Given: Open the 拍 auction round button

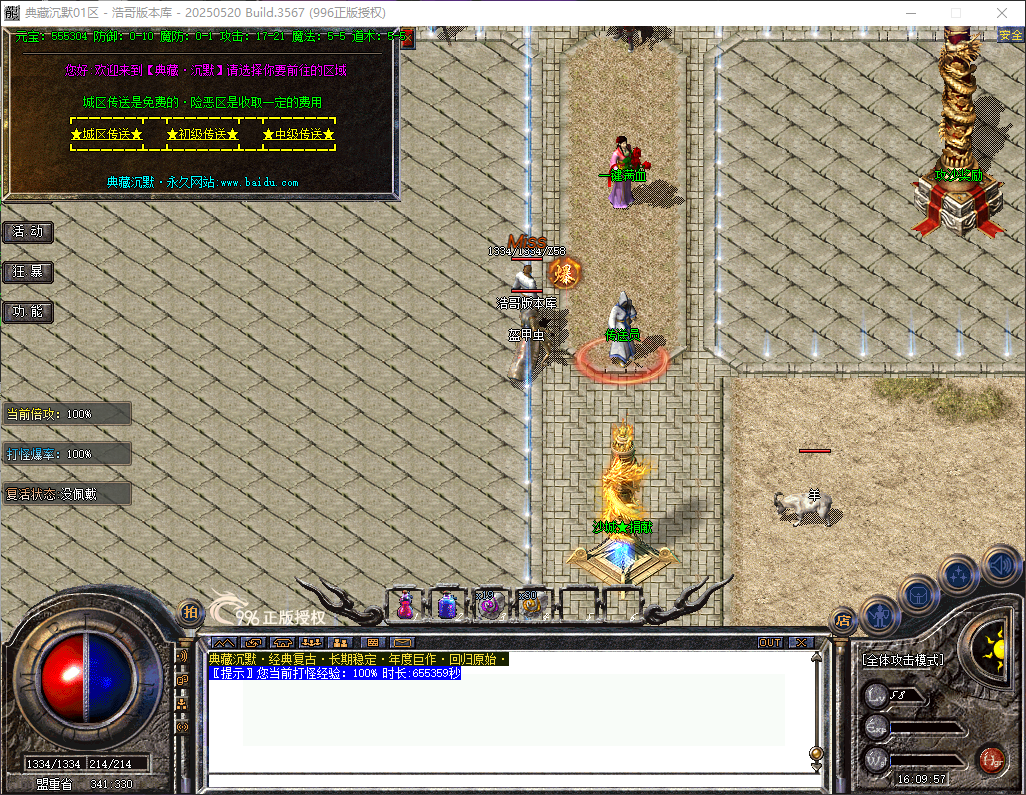Looking at the screenshot, I should [x=189, y=611].
